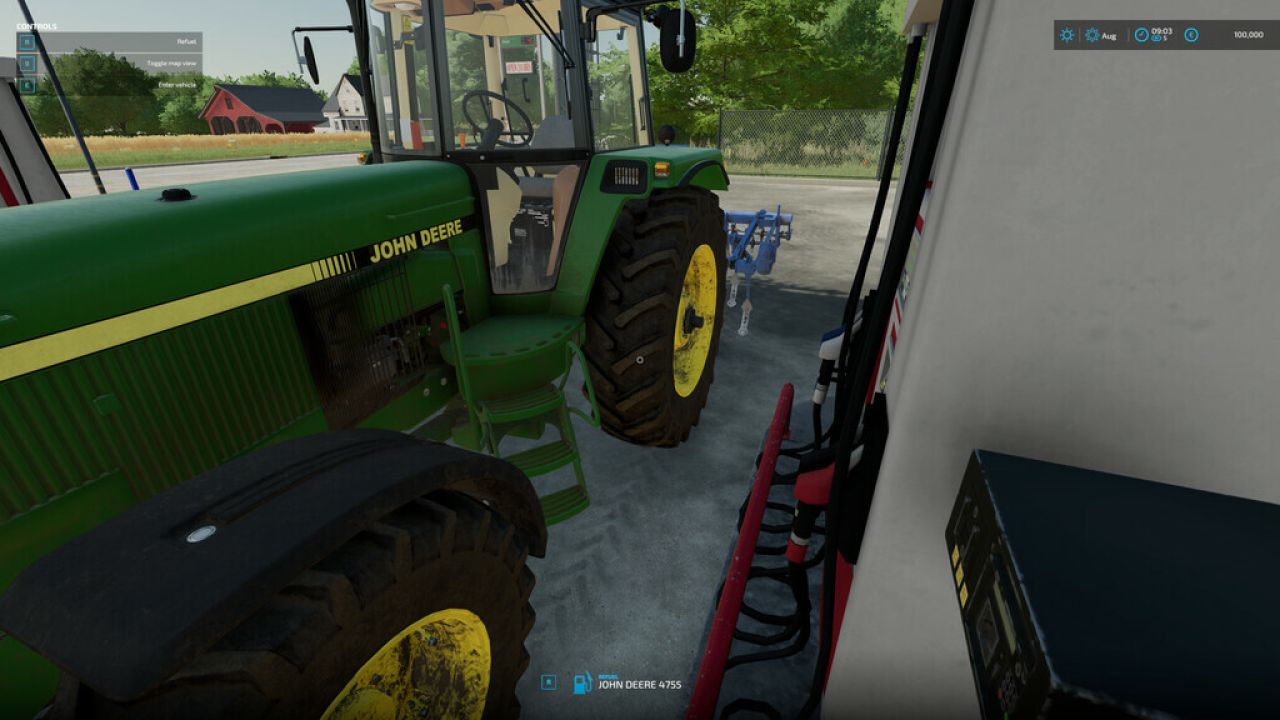Click the fuel pump icon in the refuel prompt
Screen dimensions: 1280x720
click(581, 684)
